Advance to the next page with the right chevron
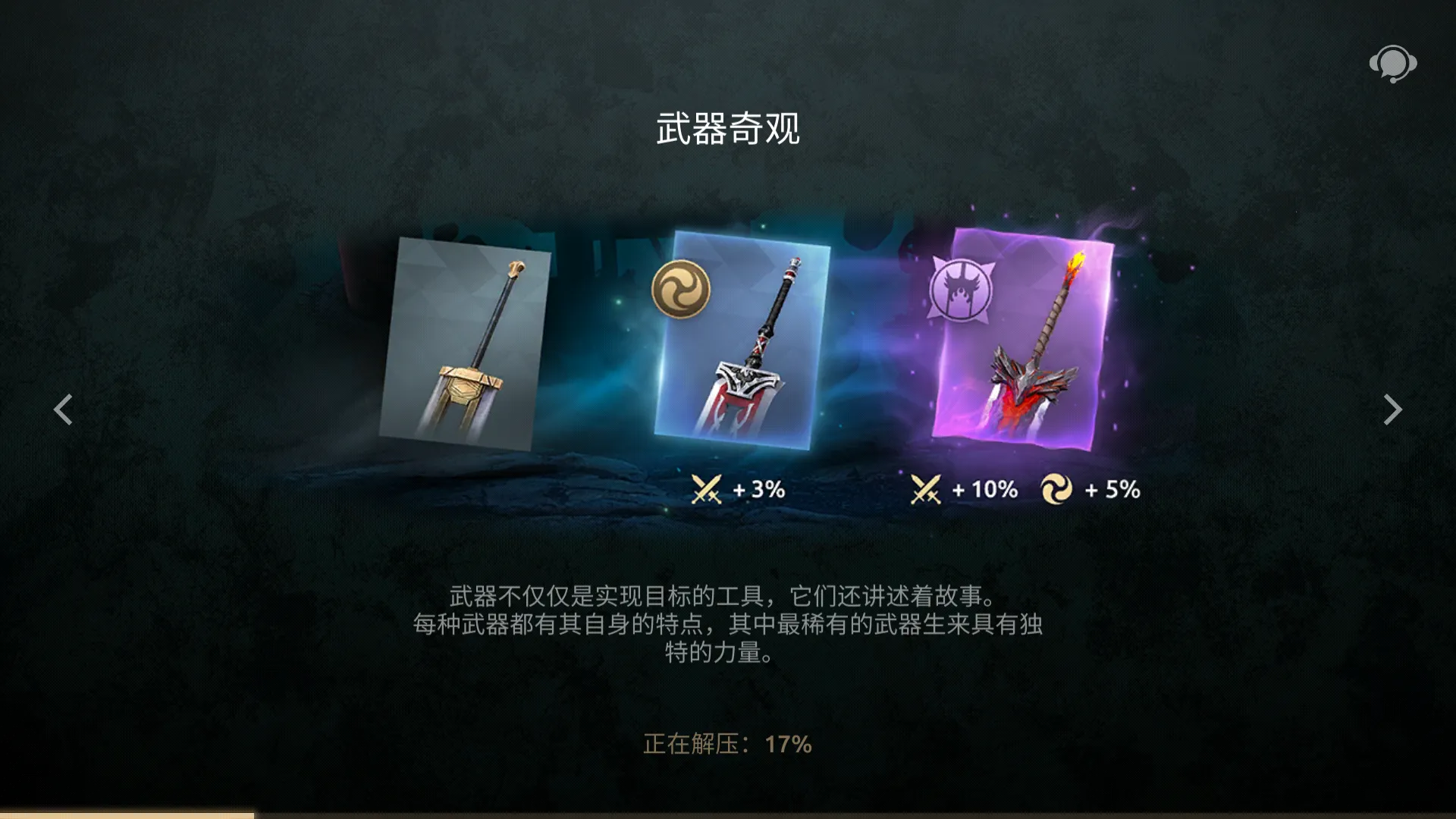The height and width of the screenshot is (819, 1456). (1392, 409)
